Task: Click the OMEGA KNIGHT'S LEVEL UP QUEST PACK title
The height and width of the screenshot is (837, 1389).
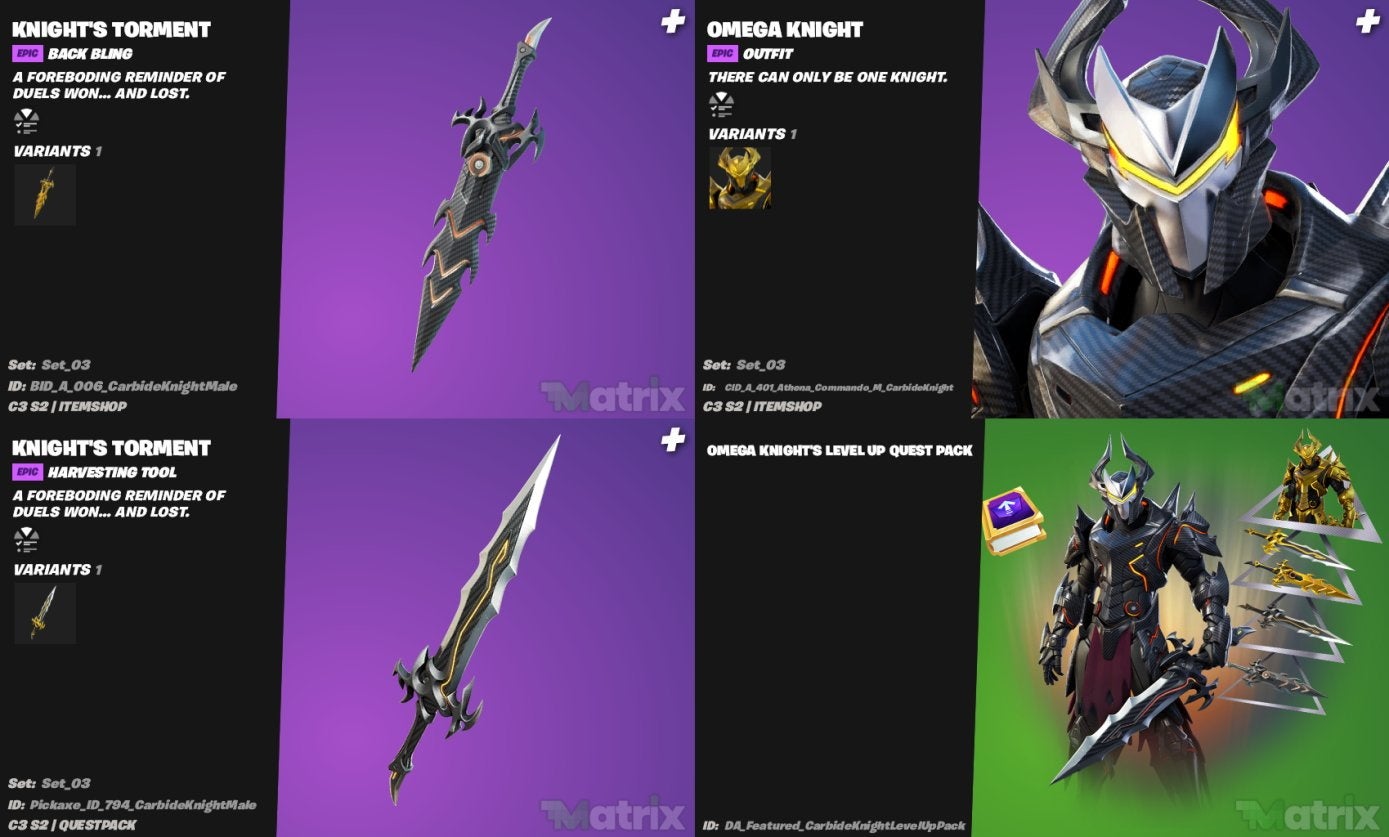Action: click(x=838, y=451)
